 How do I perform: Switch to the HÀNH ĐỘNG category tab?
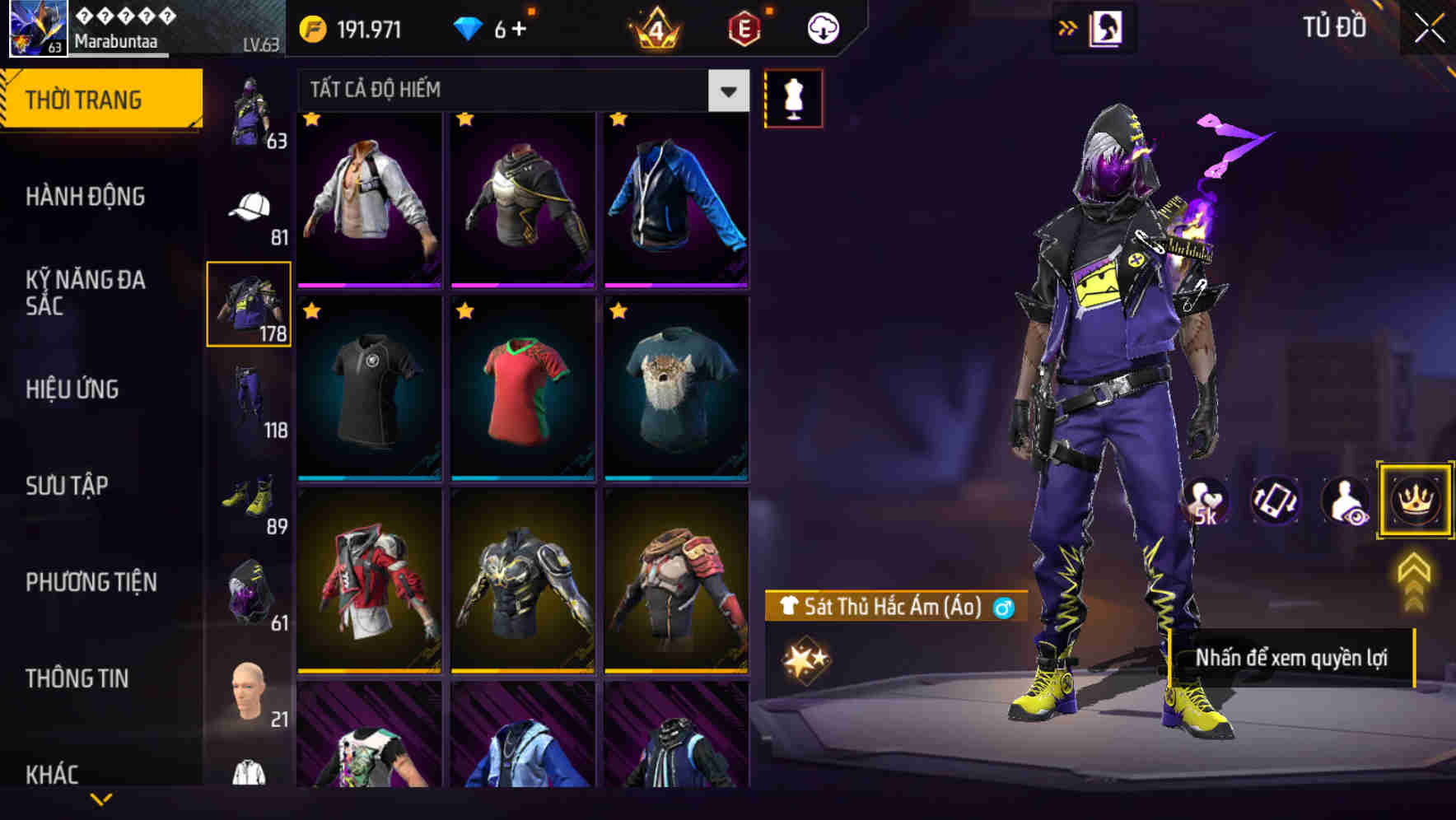click(87, 196)
